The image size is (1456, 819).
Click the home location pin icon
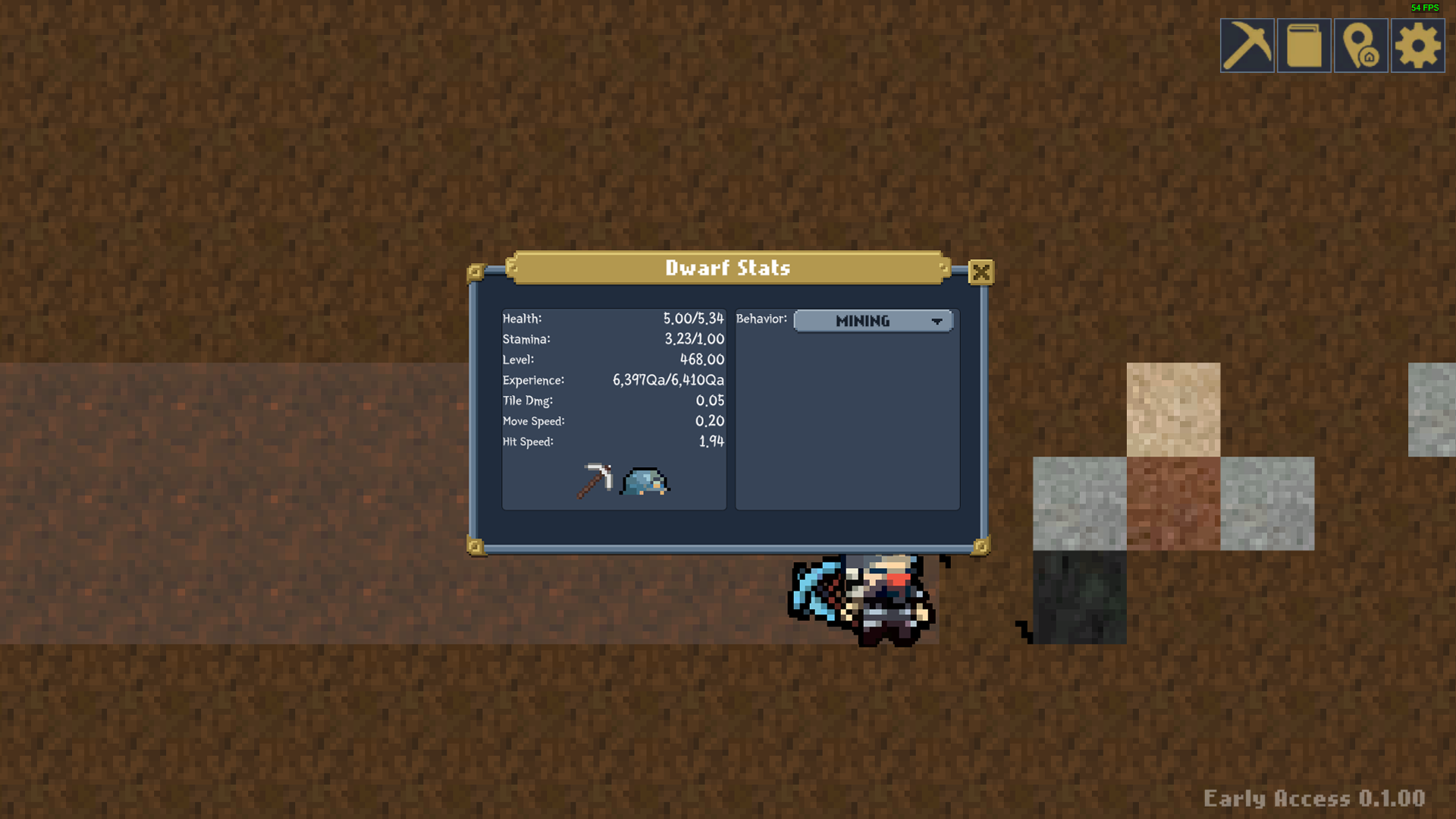tap(1360, 45)
